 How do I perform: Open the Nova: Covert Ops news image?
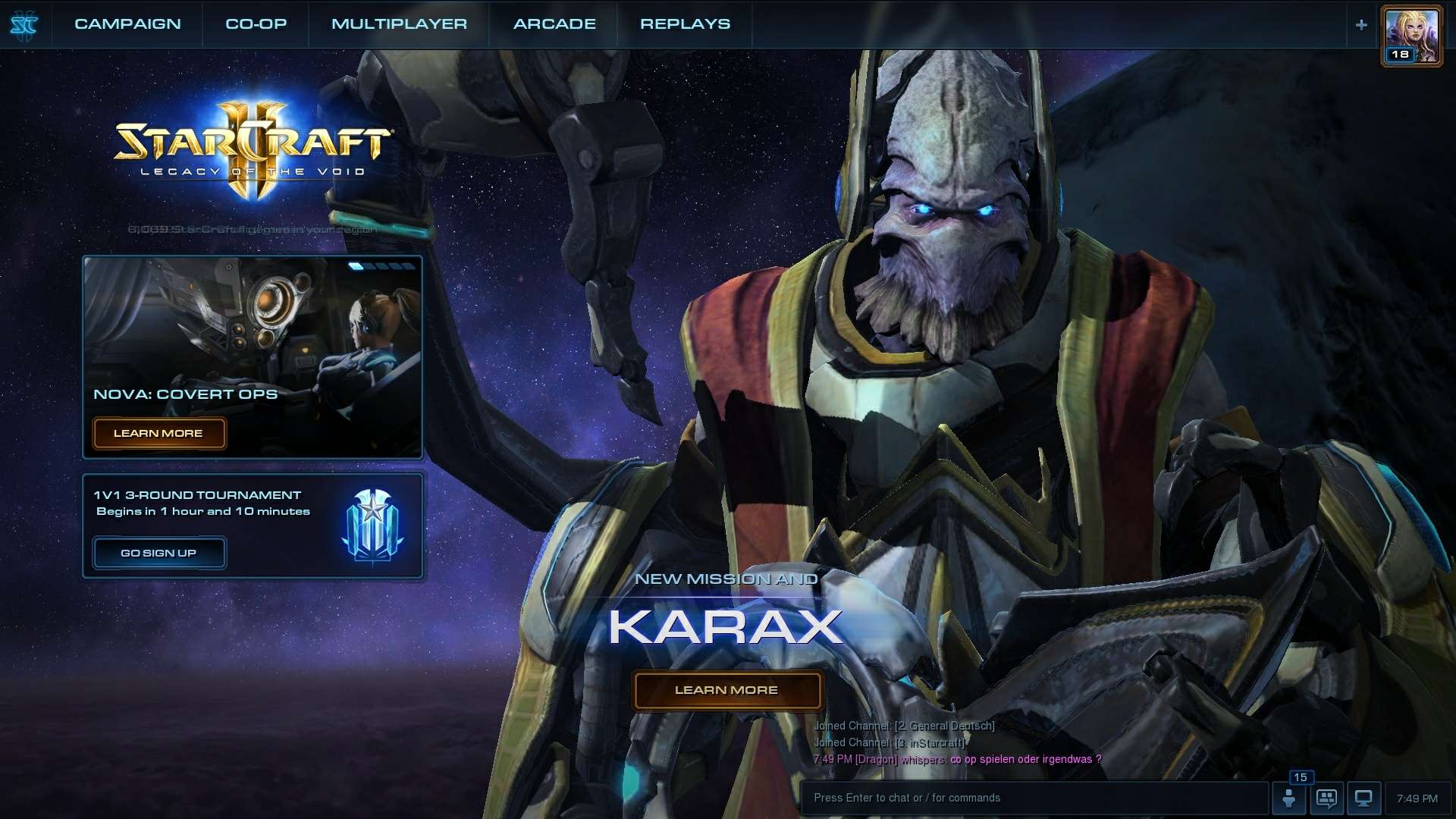point(253,326)
